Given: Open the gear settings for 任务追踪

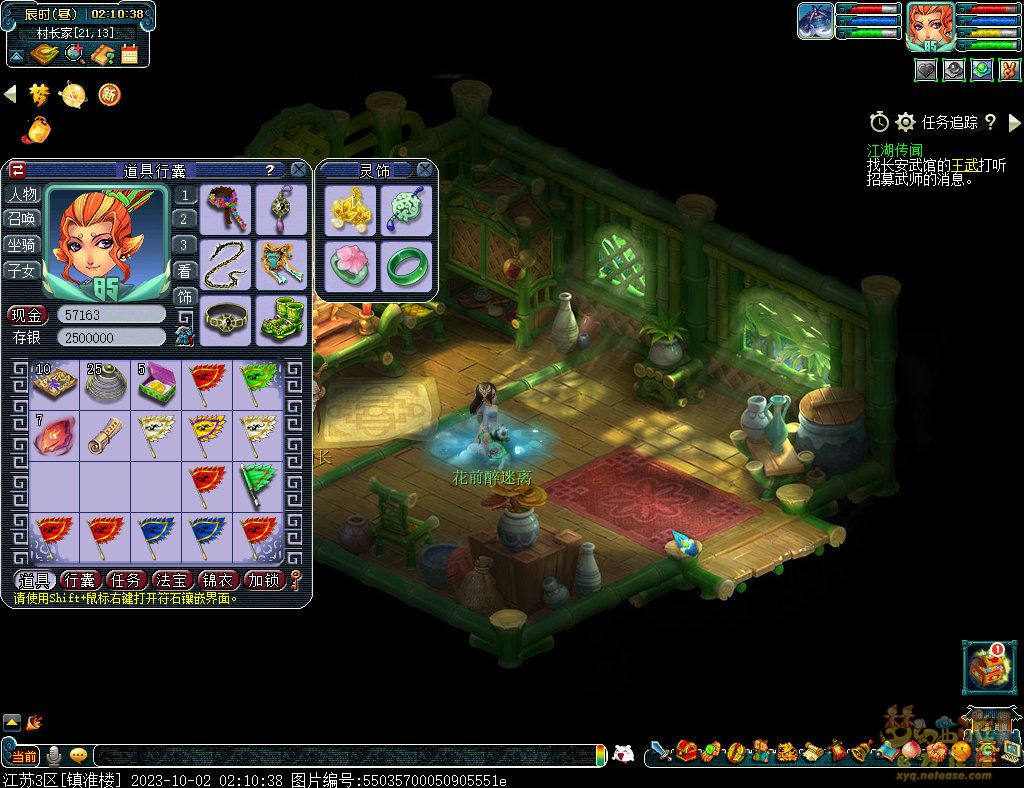Looking at the screenshot, I should (x=906, y=122).
